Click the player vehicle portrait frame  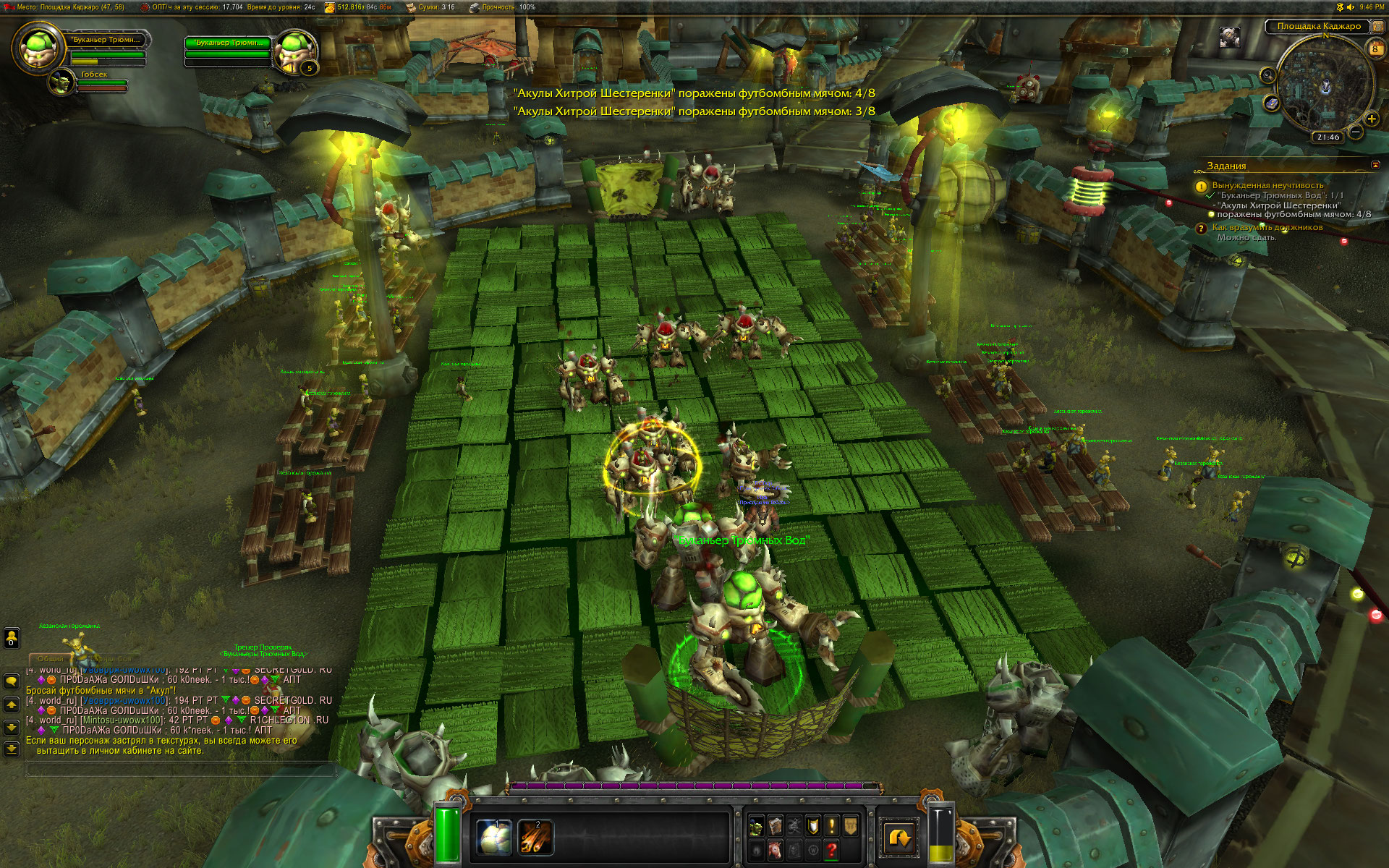[x=34, y=47]
